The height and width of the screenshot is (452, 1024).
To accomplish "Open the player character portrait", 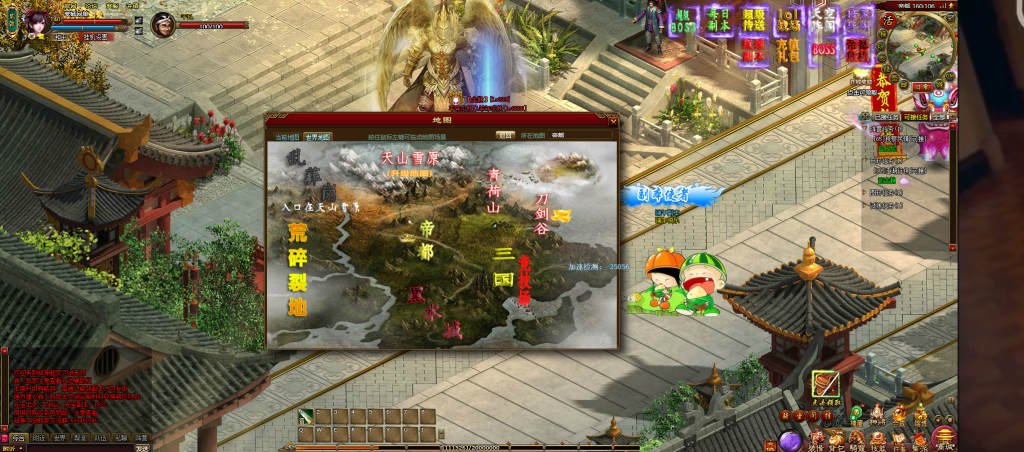I will point(40,21).
